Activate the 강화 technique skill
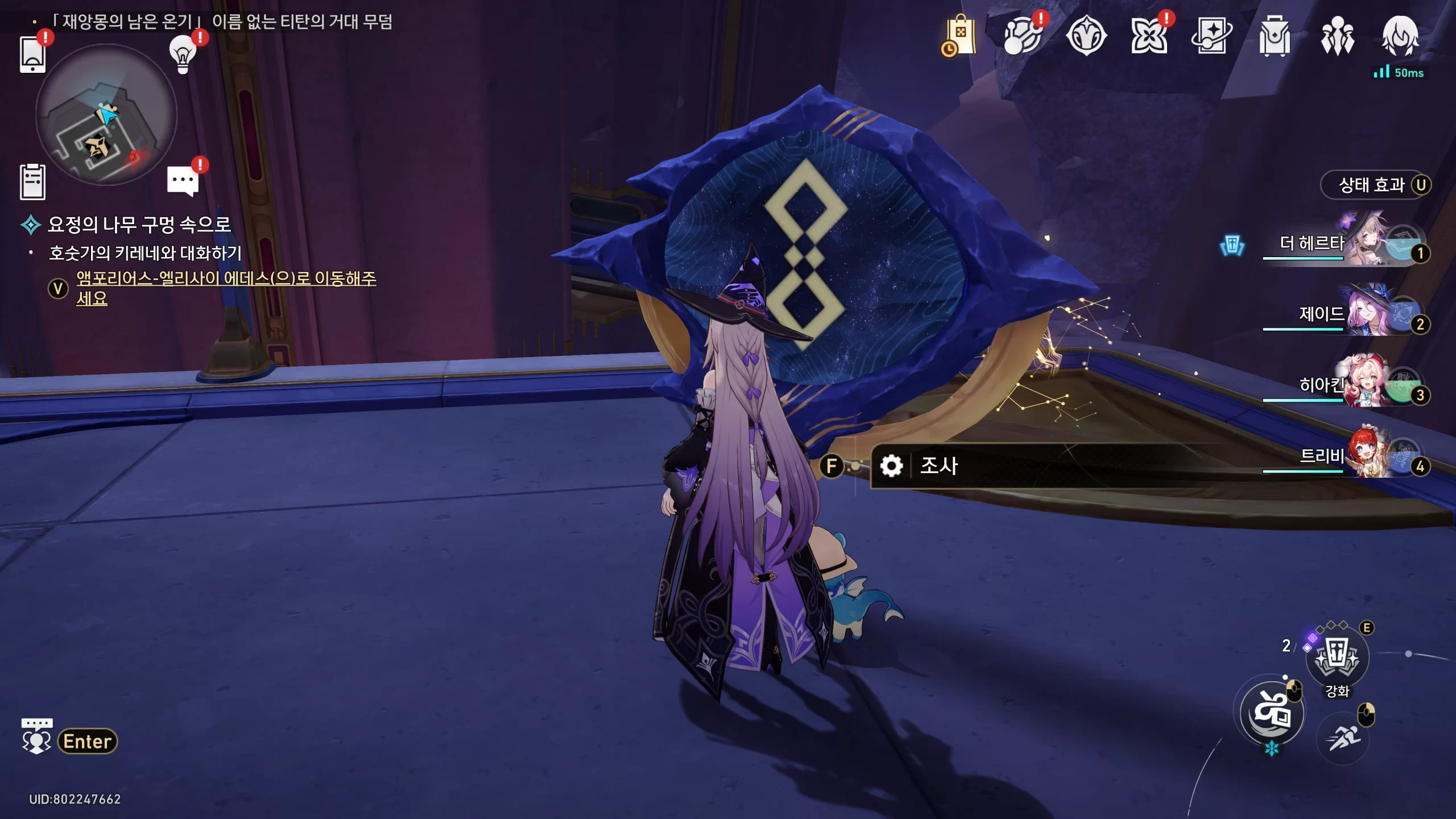Image resolution: width=1456 pixels, height=819 pixels. 1337,657
